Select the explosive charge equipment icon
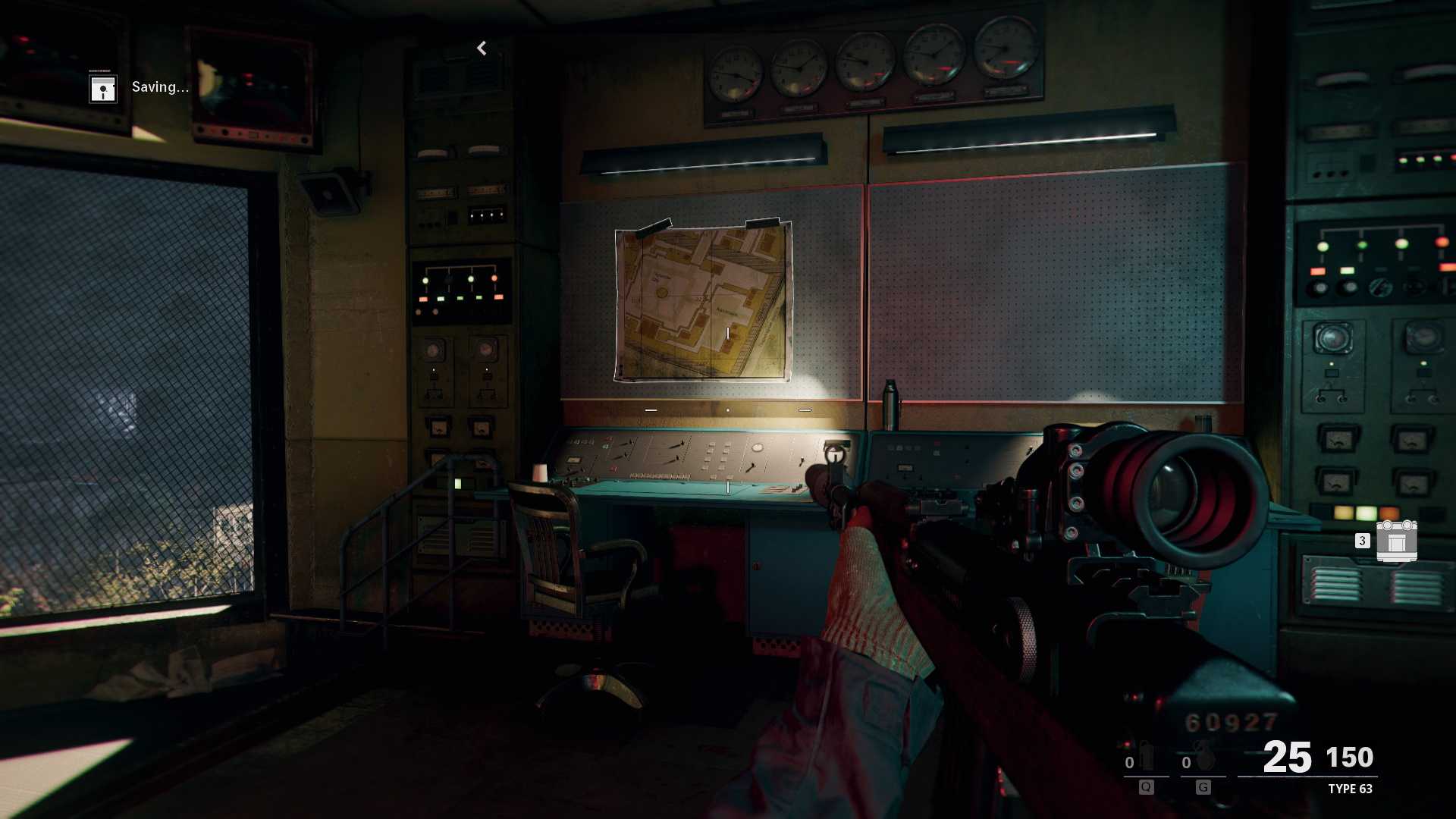Screen dimensions: 1456x819 [1396, 541]
